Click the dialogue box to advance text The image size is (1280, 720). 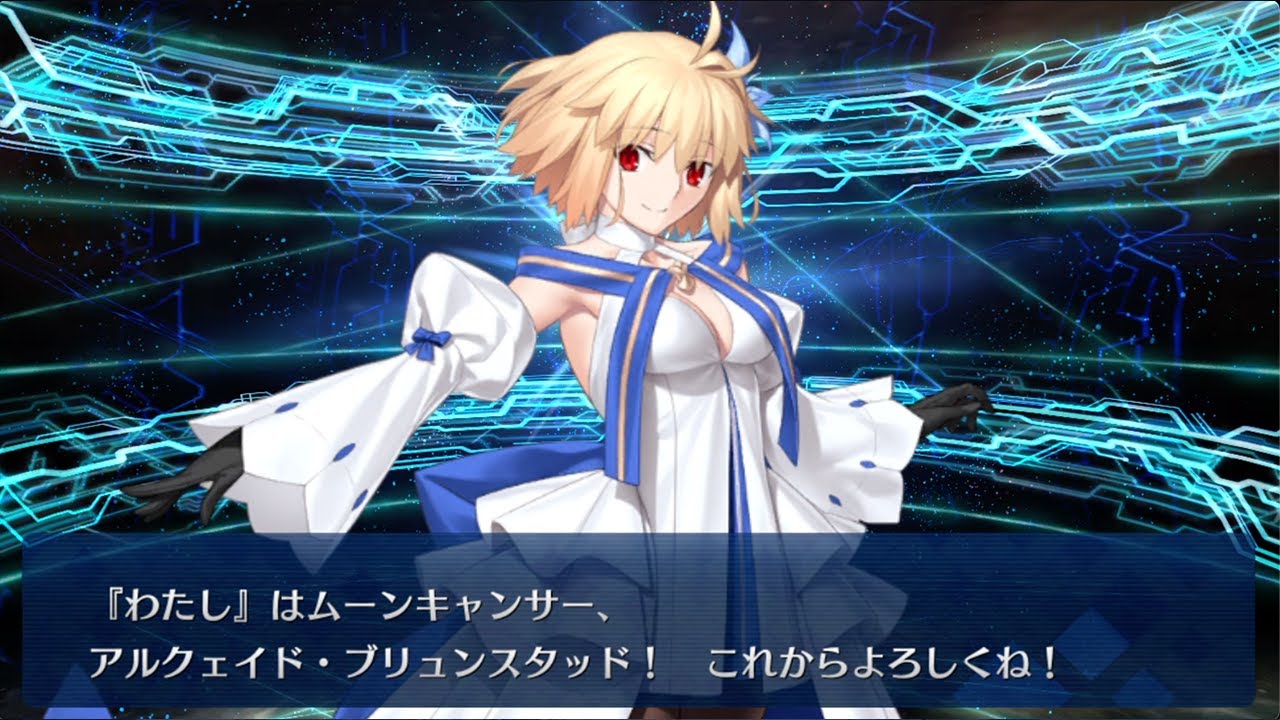(640, 630)
